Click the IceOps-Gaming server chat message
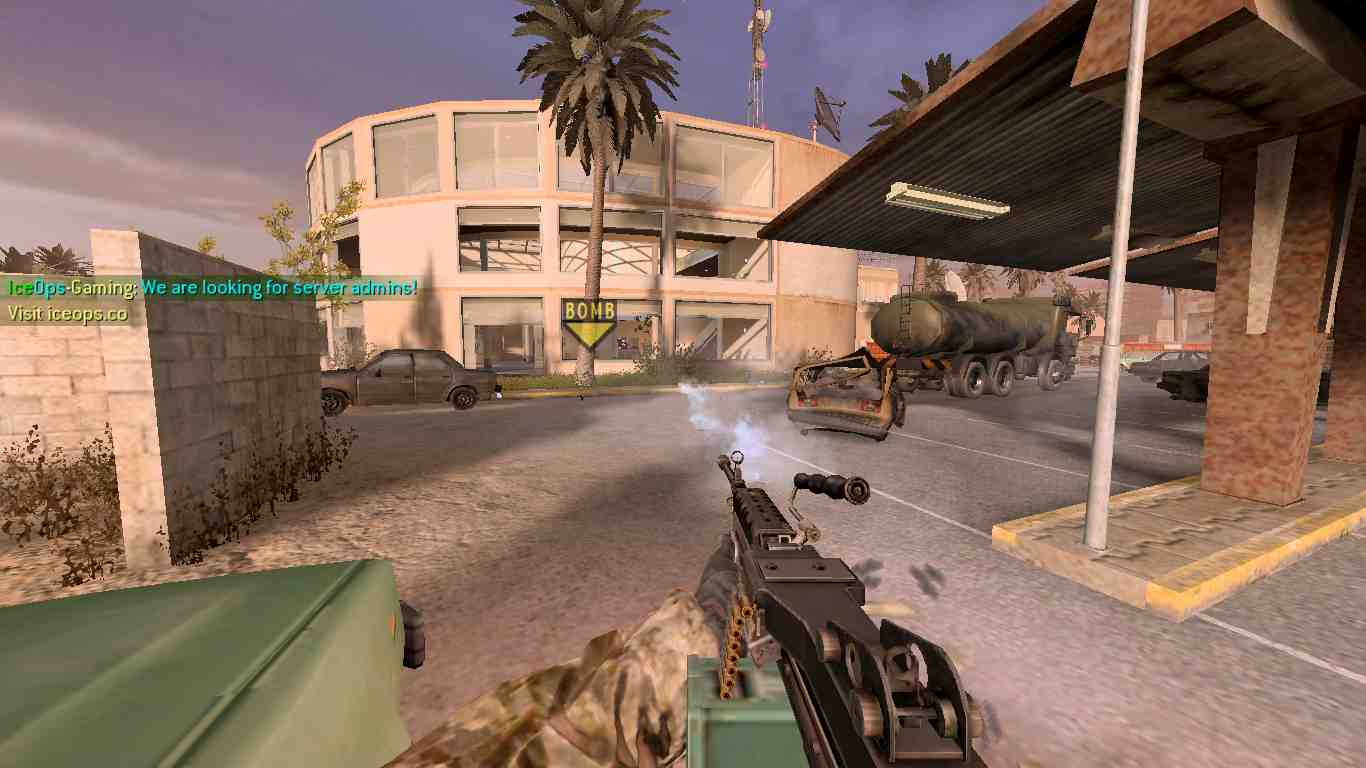This screenshot has height=768, width=1366. [212, 288]
